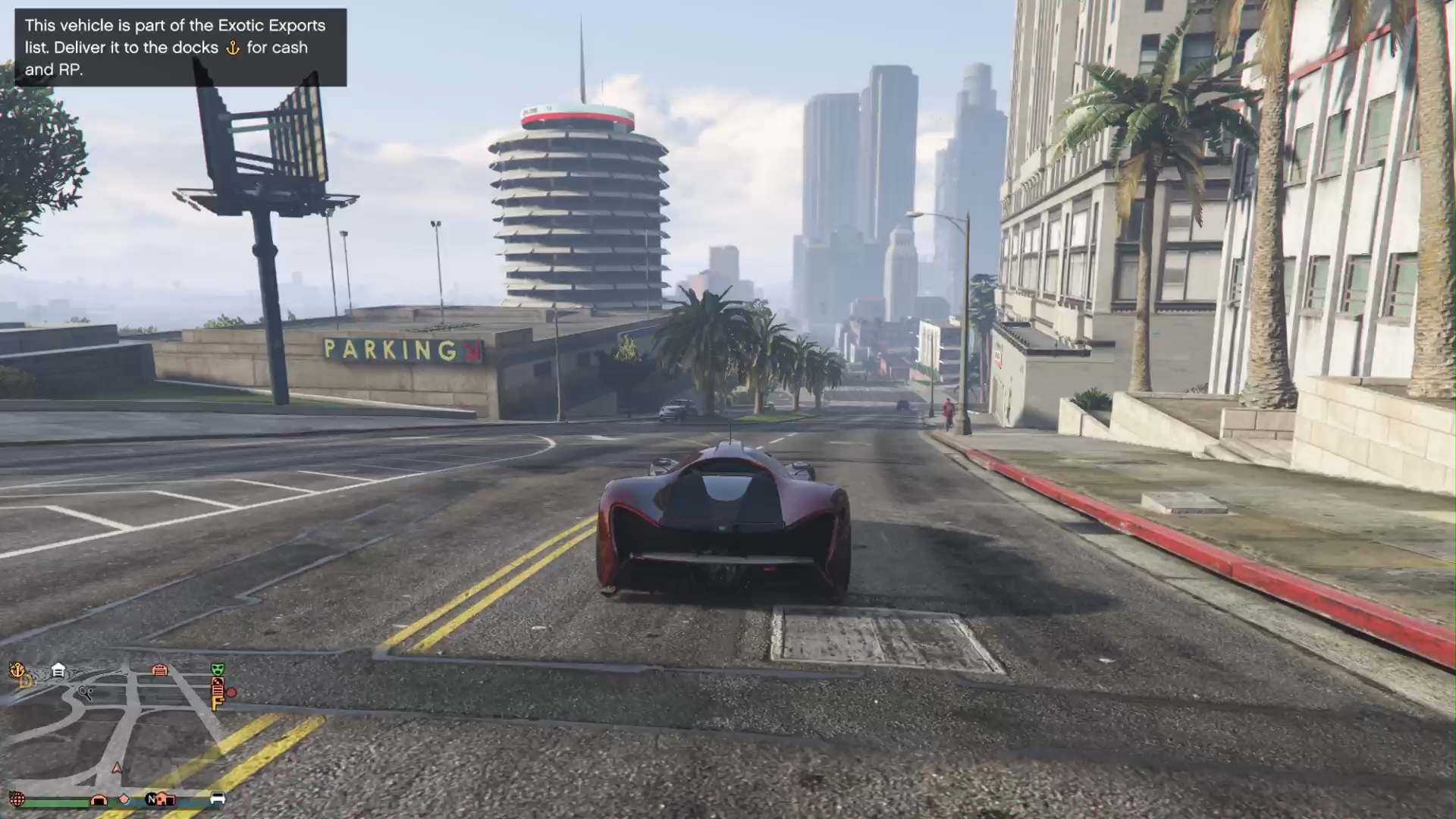Click the green mask marker on minimap

[x=218, y=669]
